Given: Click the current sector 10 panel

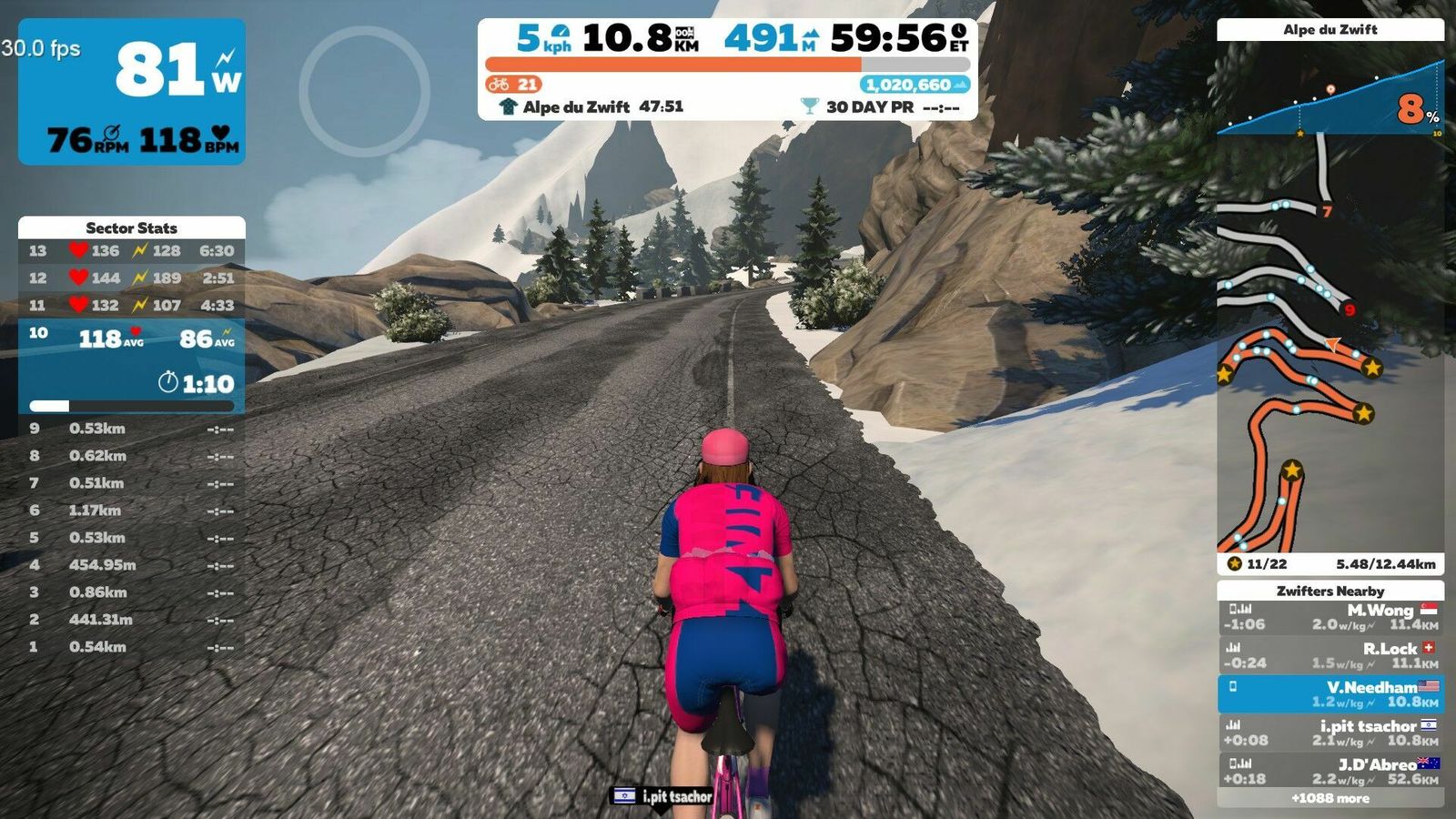Looking at the screenshot, I should tap(132, 364).
